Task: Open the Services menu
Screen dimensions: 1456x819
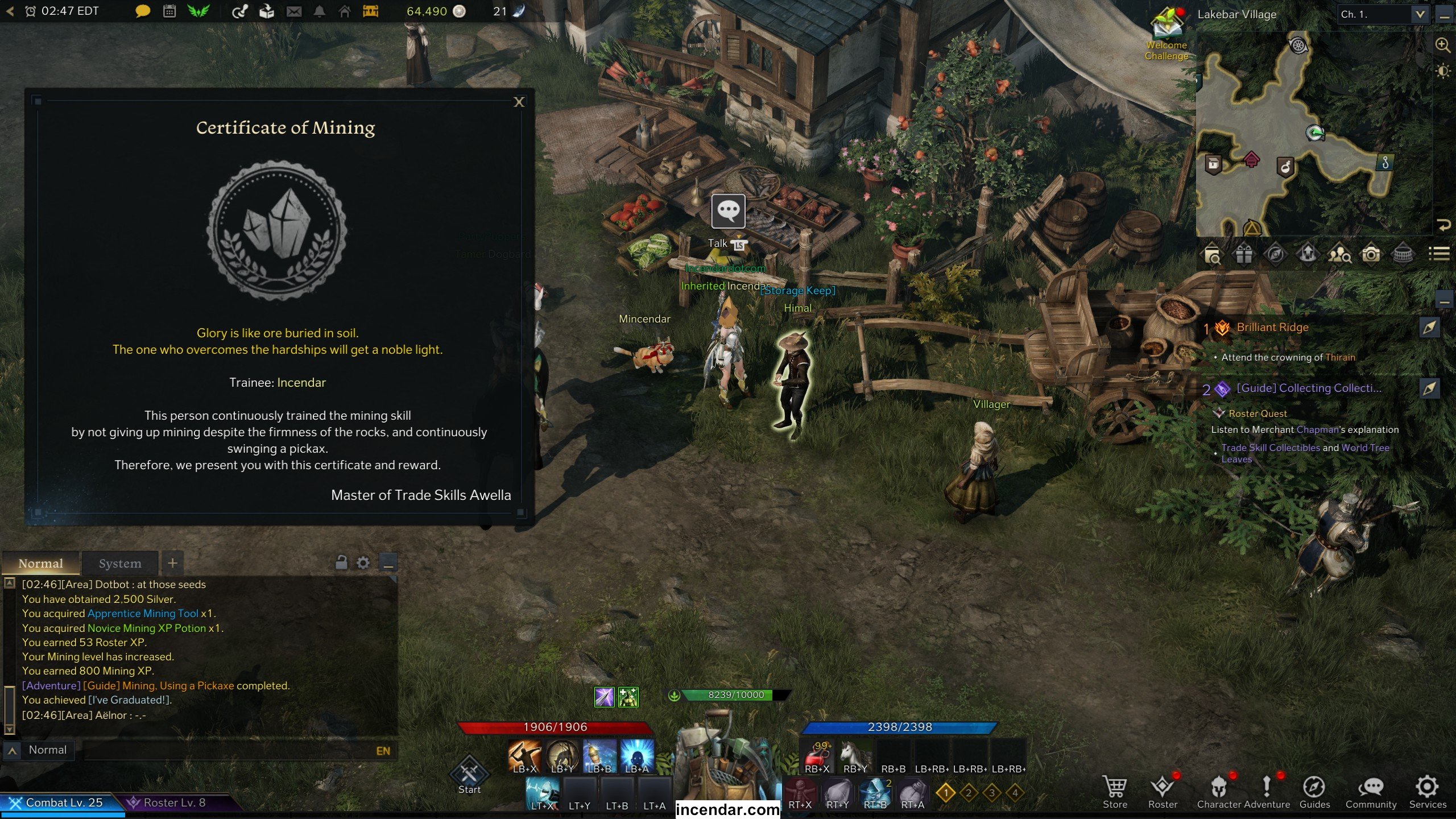Action: (x=1427, y=791)
